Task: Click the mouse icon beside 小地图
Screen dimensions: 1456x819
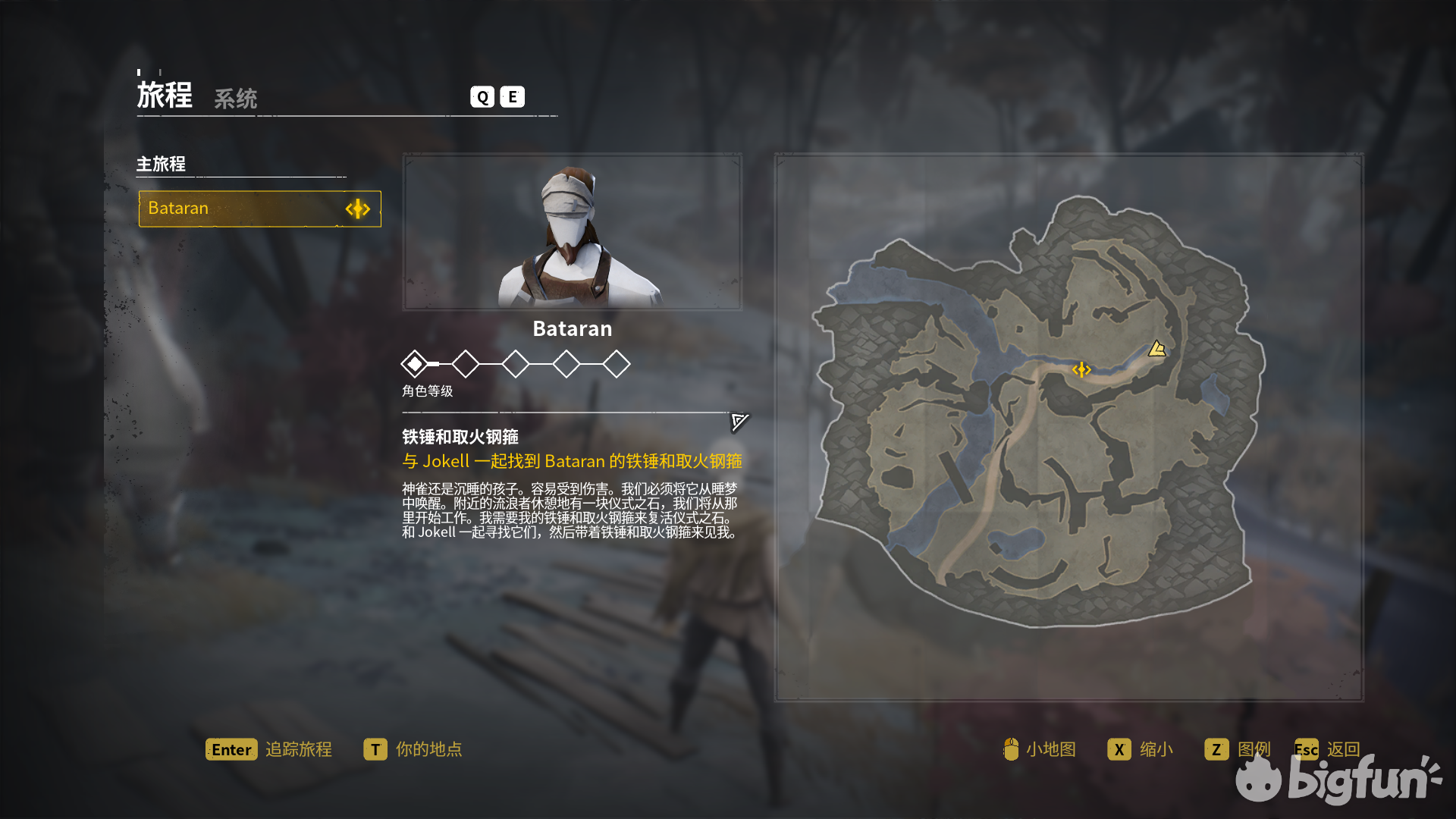Action: pyautogui.click(x=1011, y=749)
